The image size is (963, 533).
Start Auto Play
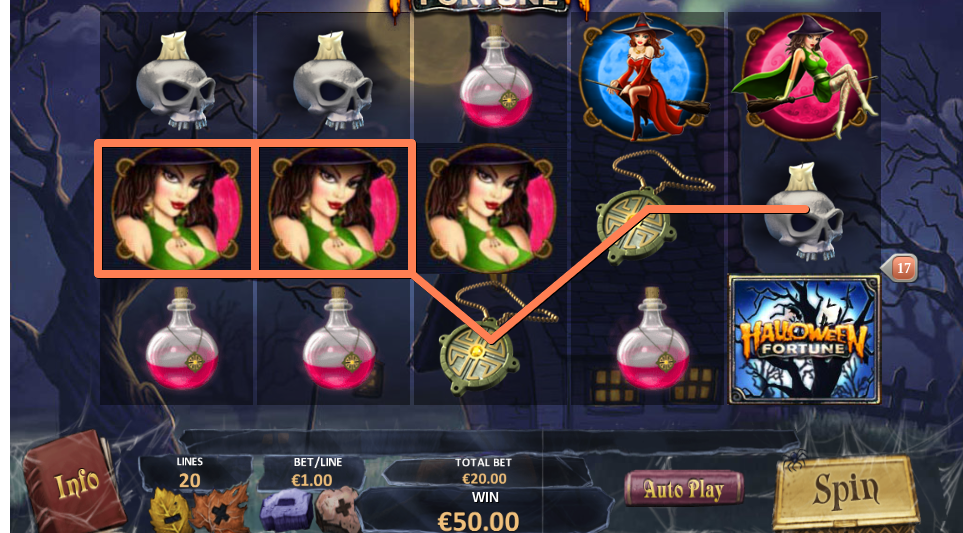[684, 489]
